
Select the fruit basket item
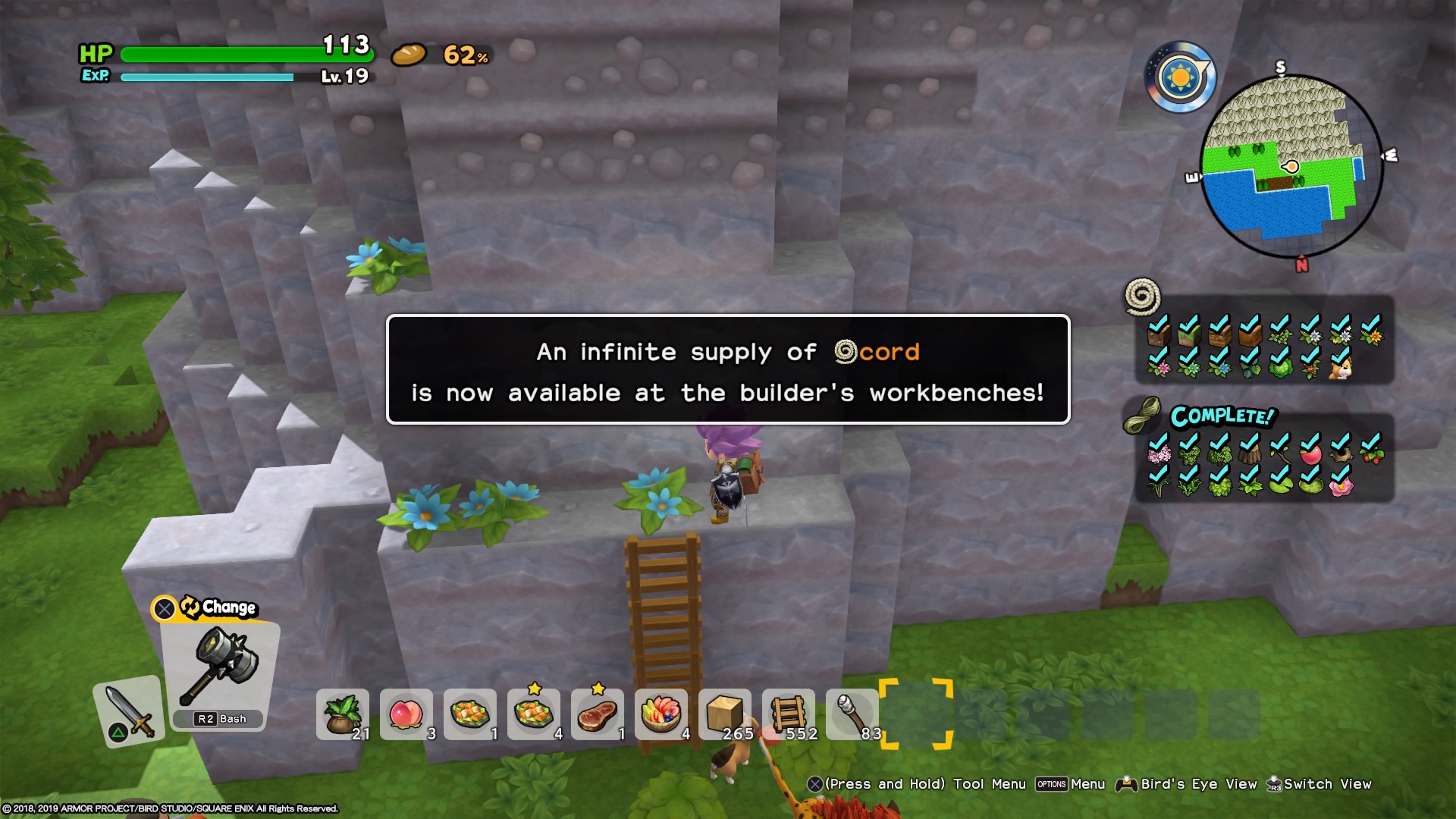661,713
